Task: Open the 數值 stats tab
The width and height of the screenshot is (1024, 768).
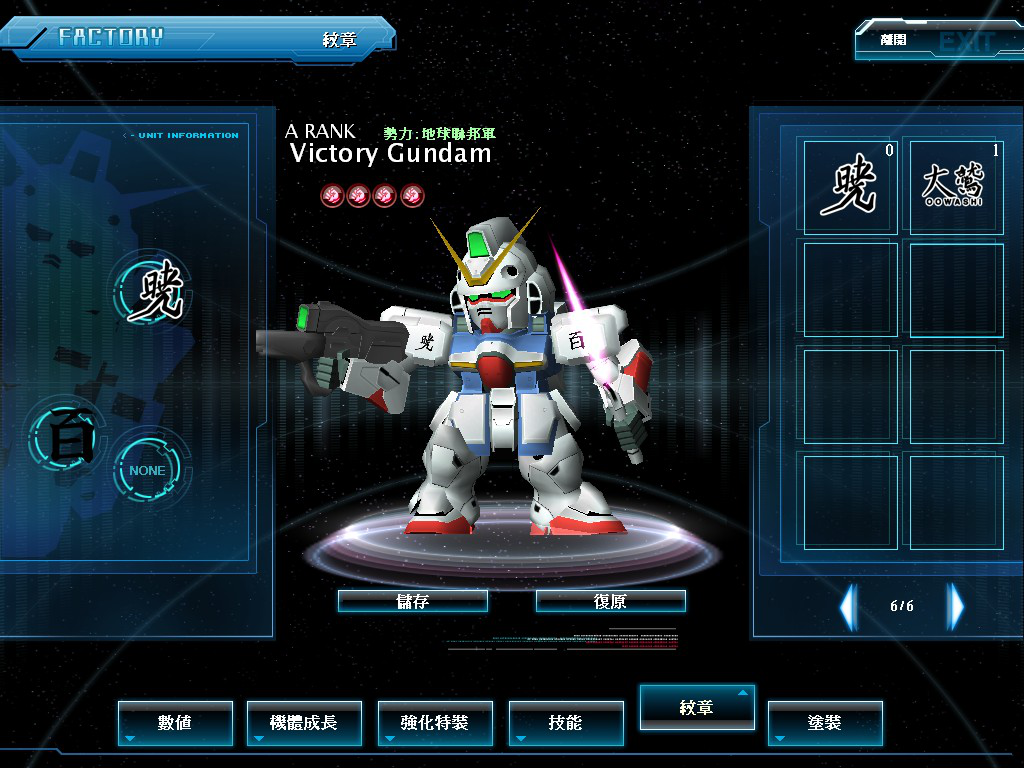Action: pos(175,722)
